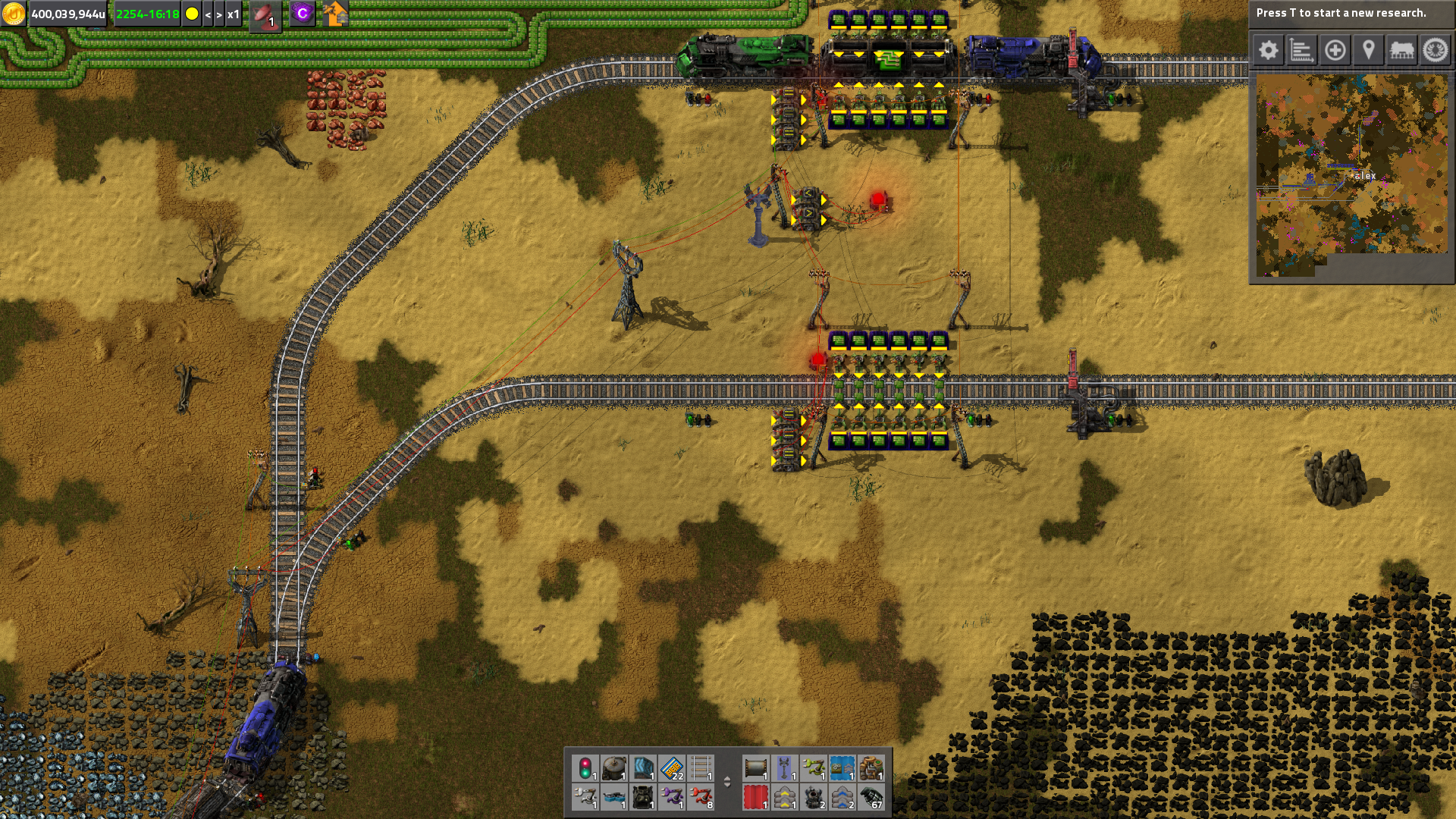Viewport: 1456px width, 819px height.
Task: Open the gear settings button above minimap
Action: [x=1269, y=51]
